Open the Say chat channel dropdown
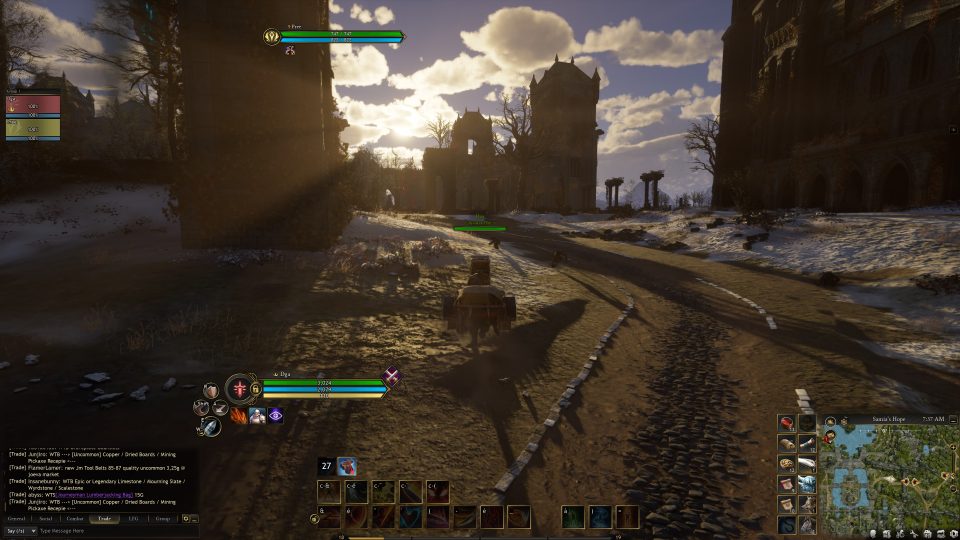This screenshot has height=540, width=960. (x=20, y=531)
